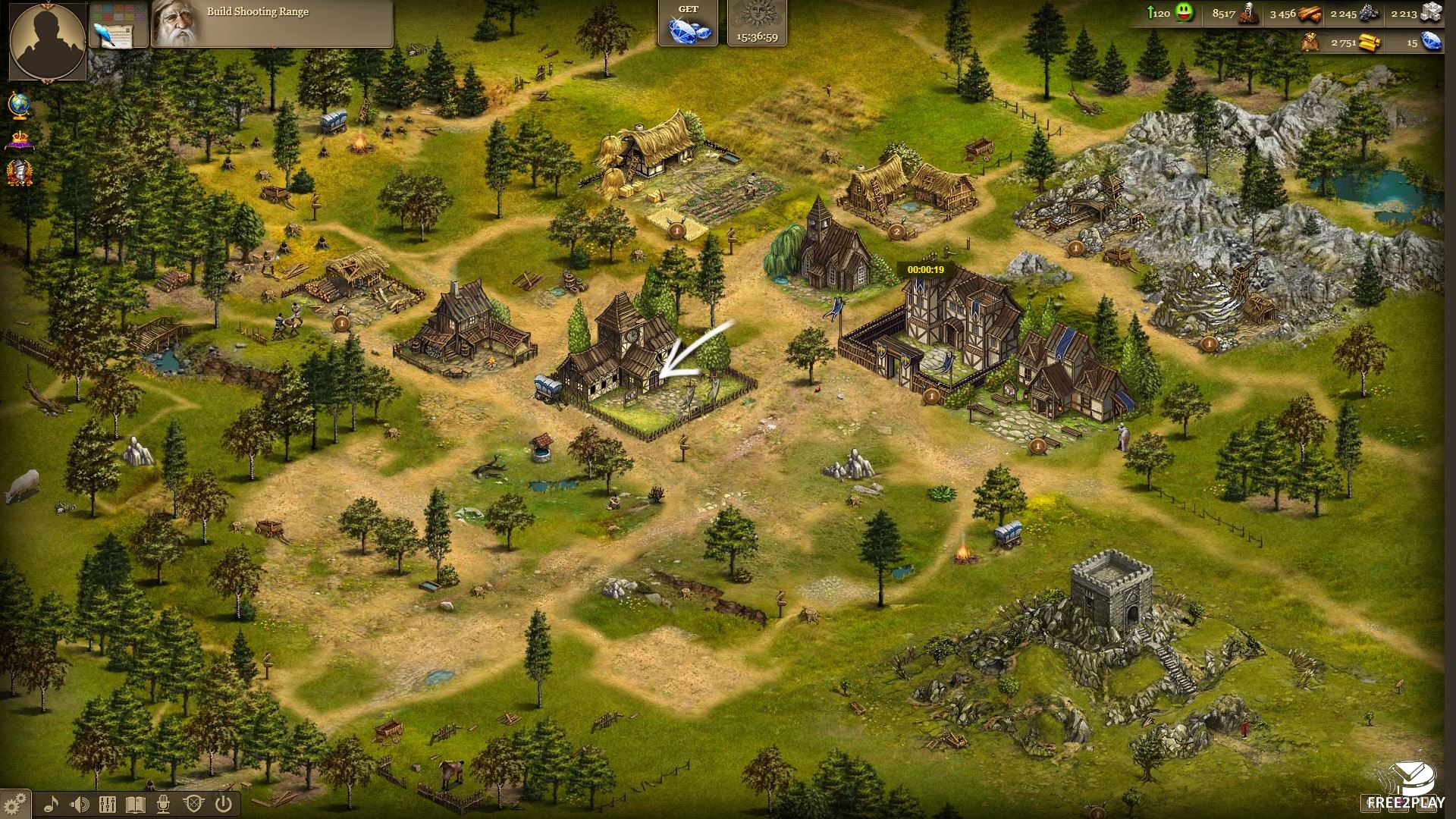Click the 00:00:19 construction timer label

(924, 270)
